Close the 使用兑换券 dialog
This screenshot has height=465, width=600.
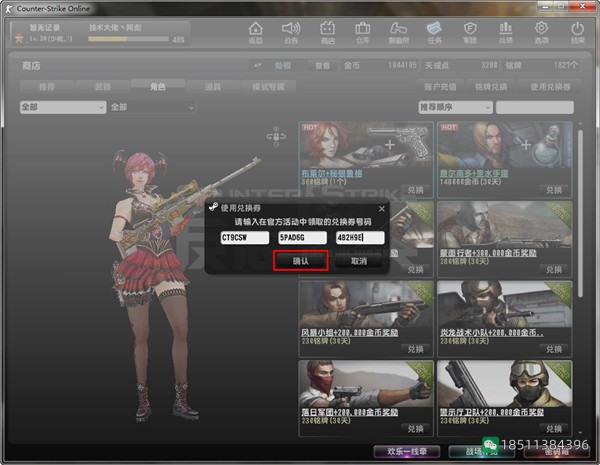[x=381, y=208]
